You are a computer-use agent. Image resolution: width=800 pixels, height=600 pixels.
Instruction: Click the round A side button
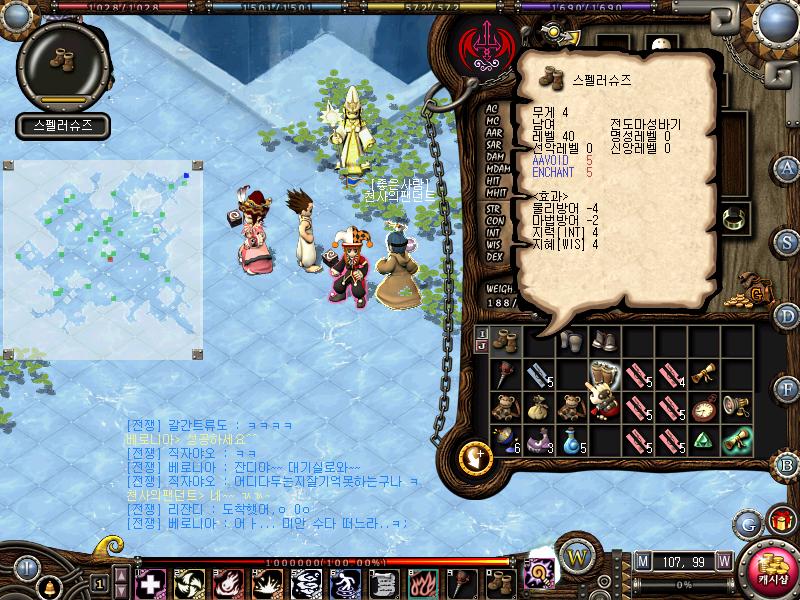click(787, 167)
